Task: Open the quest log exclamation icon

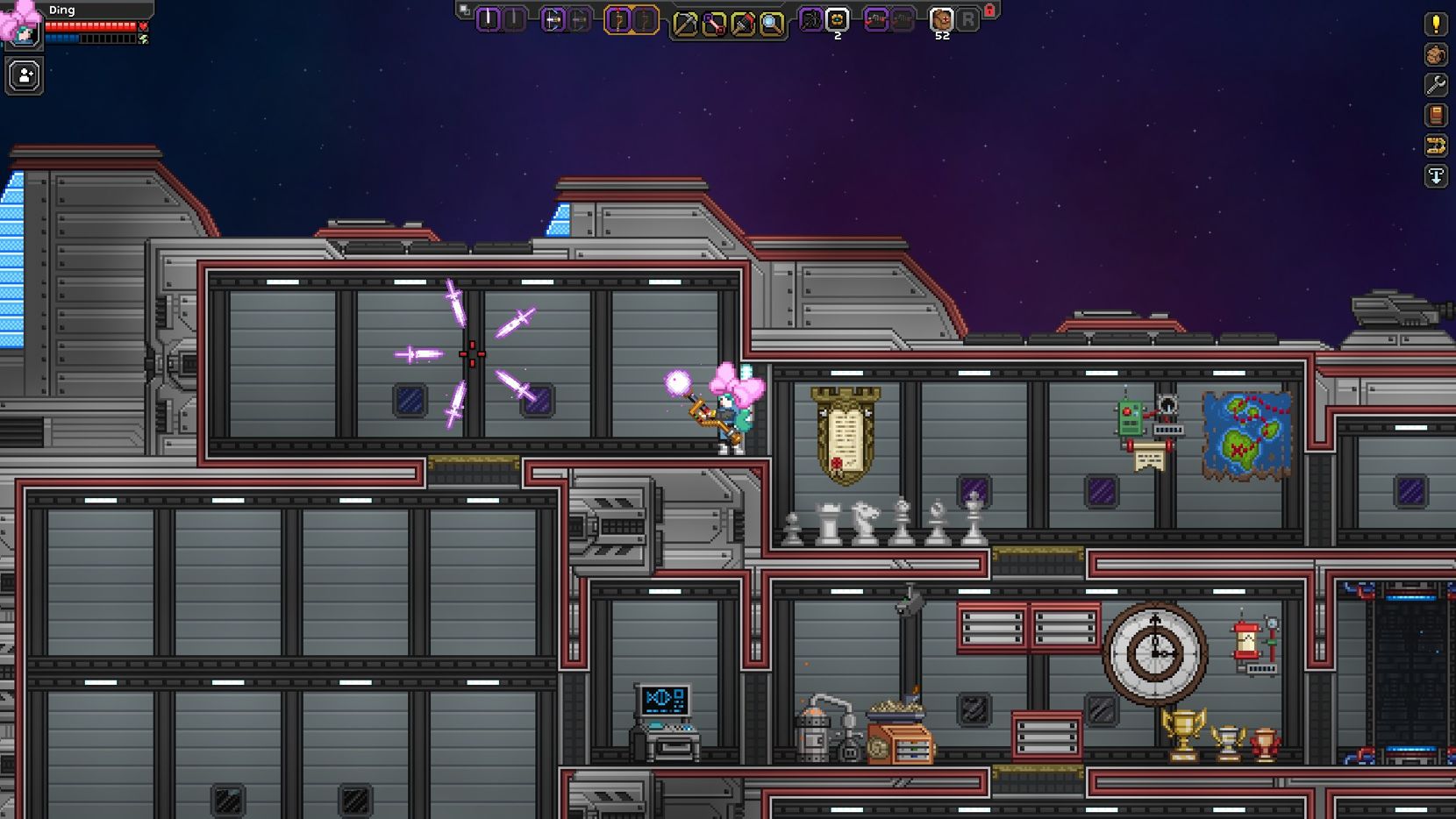Action: click(1434, 25)
